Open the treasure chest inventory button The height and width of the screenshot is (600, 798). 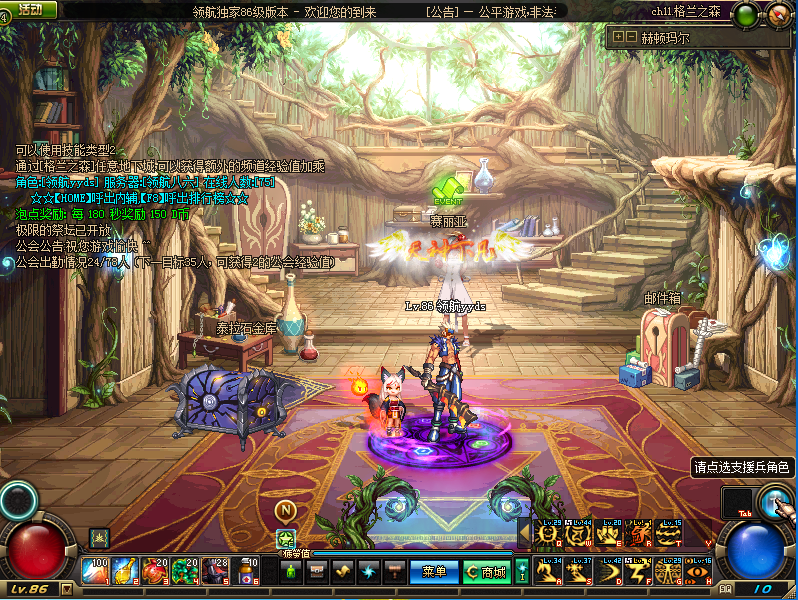(316, 572)
